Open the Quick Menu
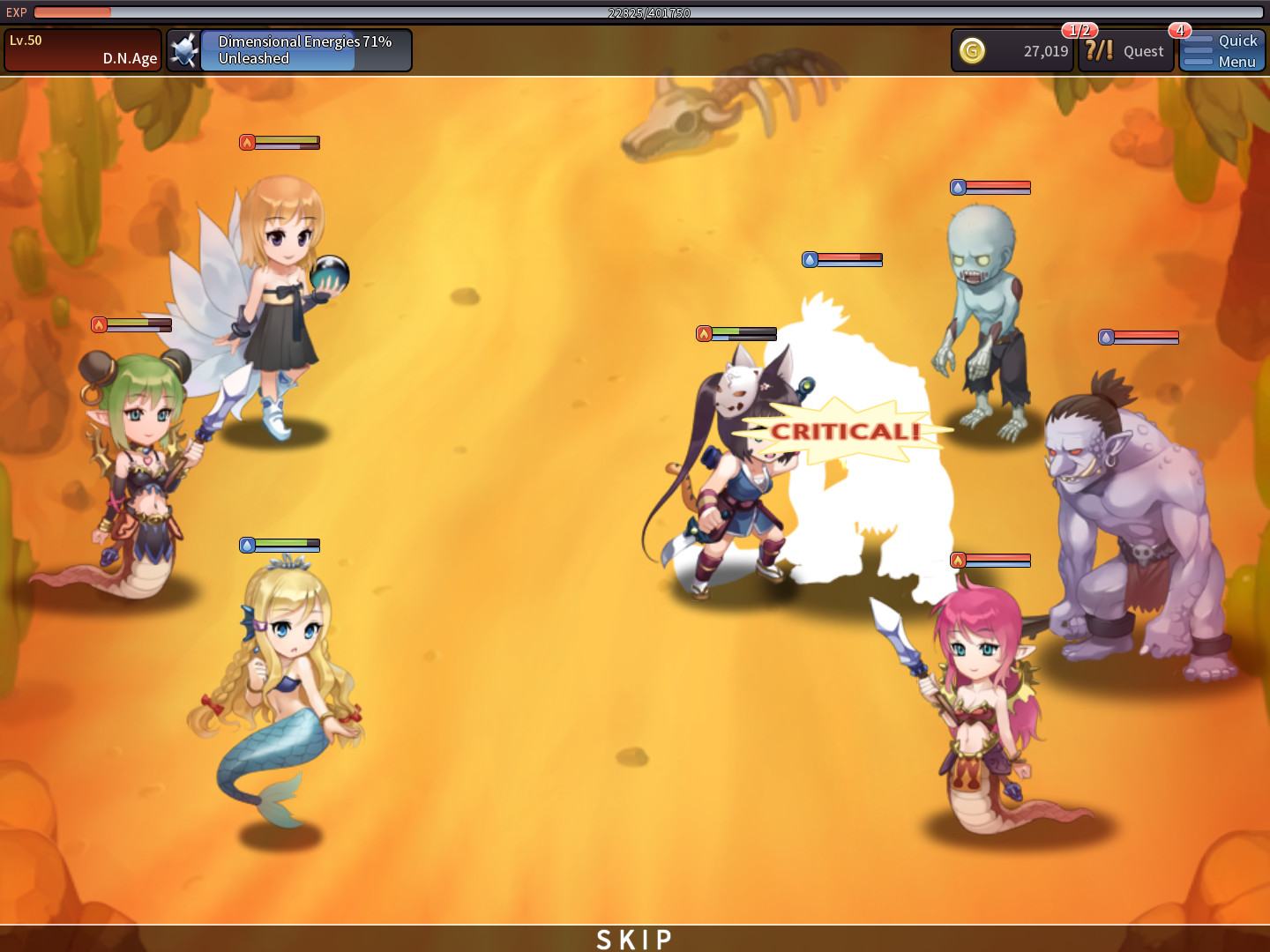 pos(1222,51)
